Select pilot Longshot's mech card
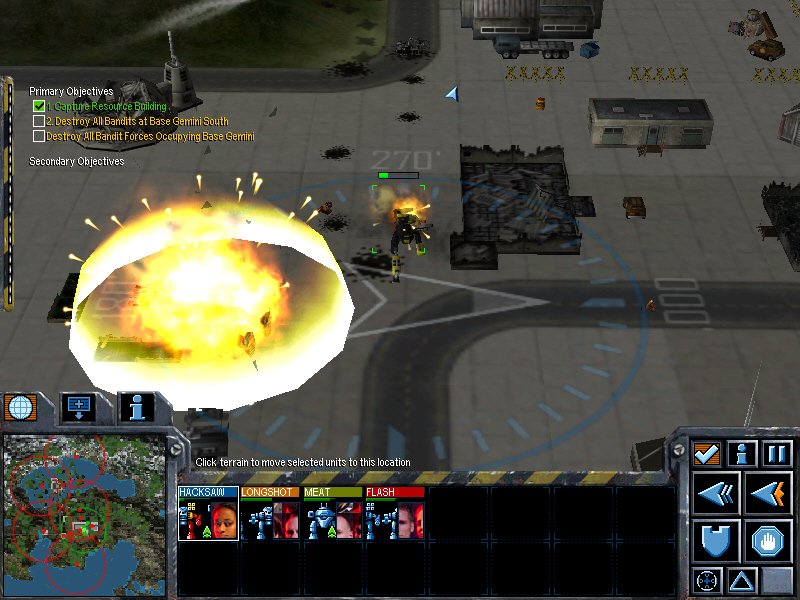Screen dimensions: 800x600 click(x=270, y=515)
